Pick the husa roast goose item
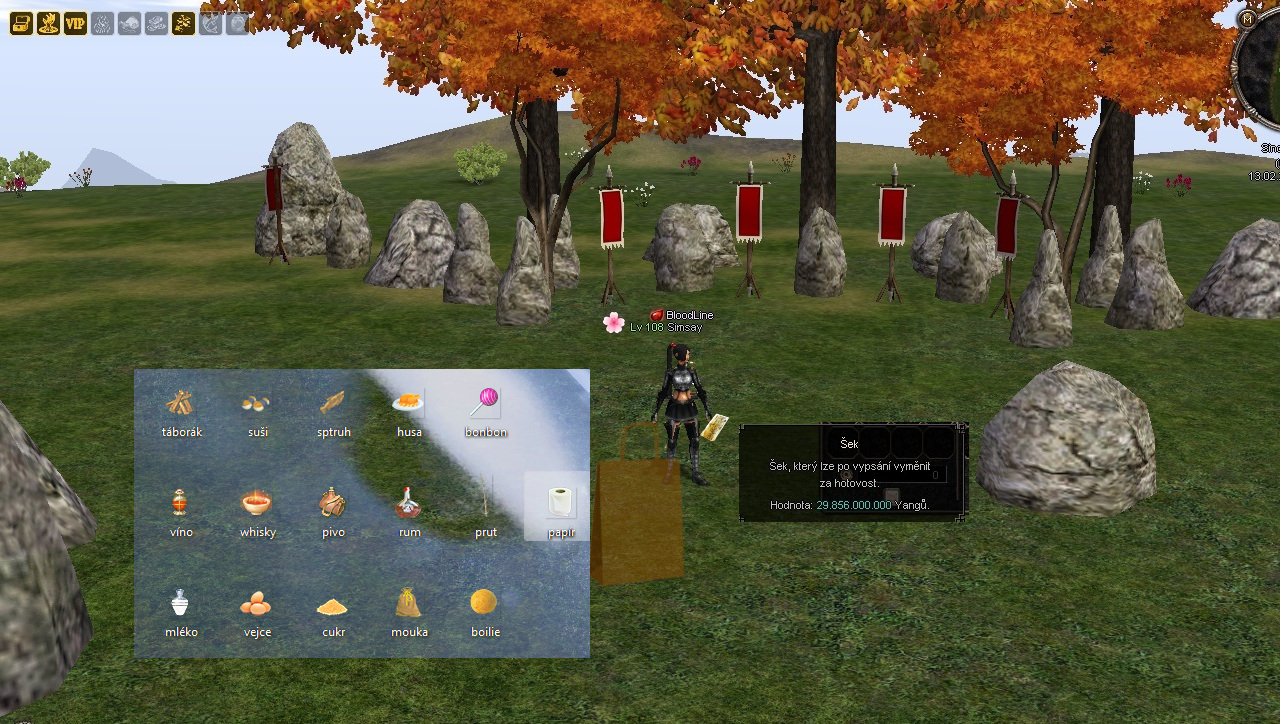The width and height of the screenshot is (1282, 724). point(408,404)
